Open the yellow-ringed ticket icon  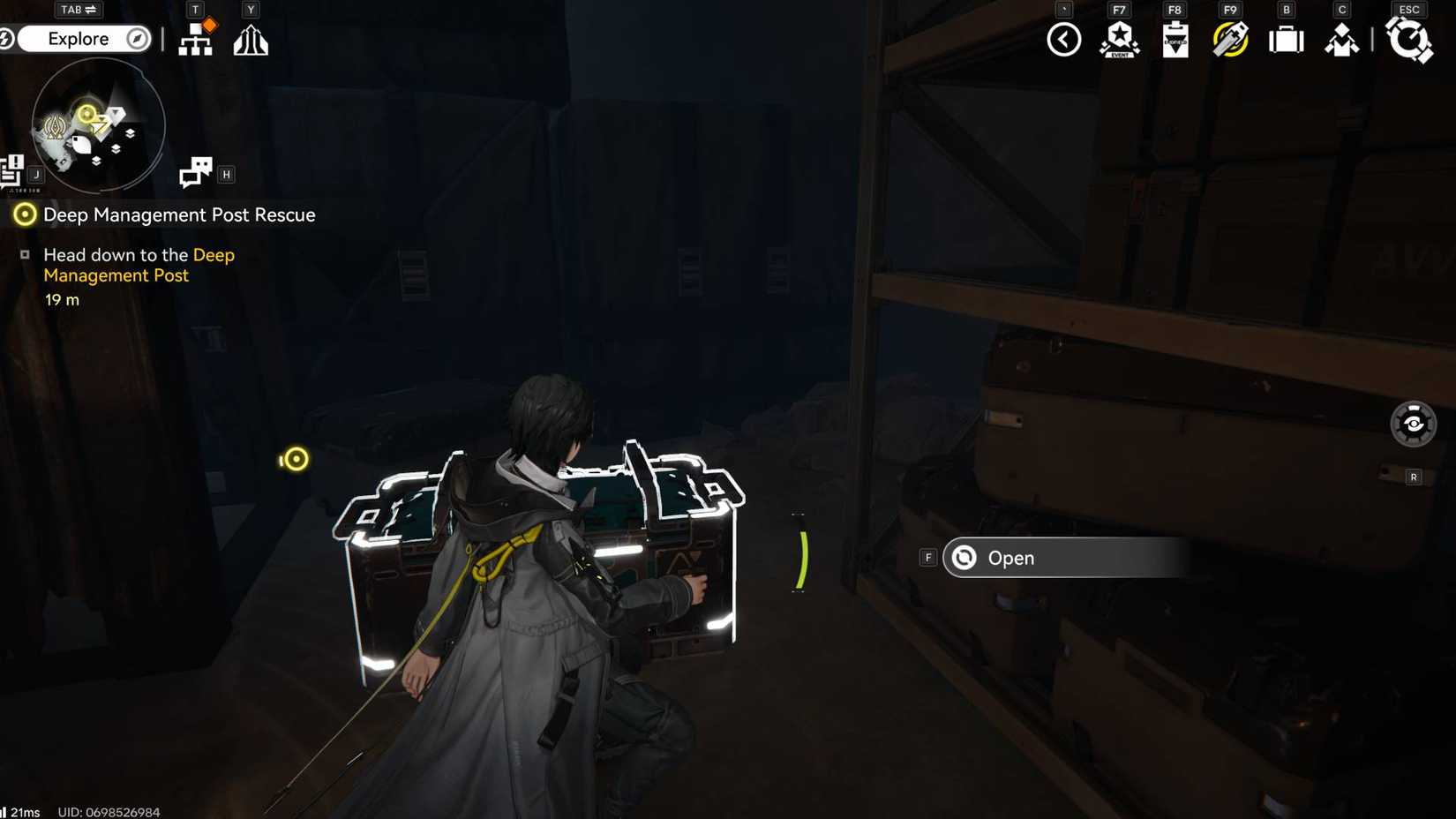click(x=1230, y=40)
